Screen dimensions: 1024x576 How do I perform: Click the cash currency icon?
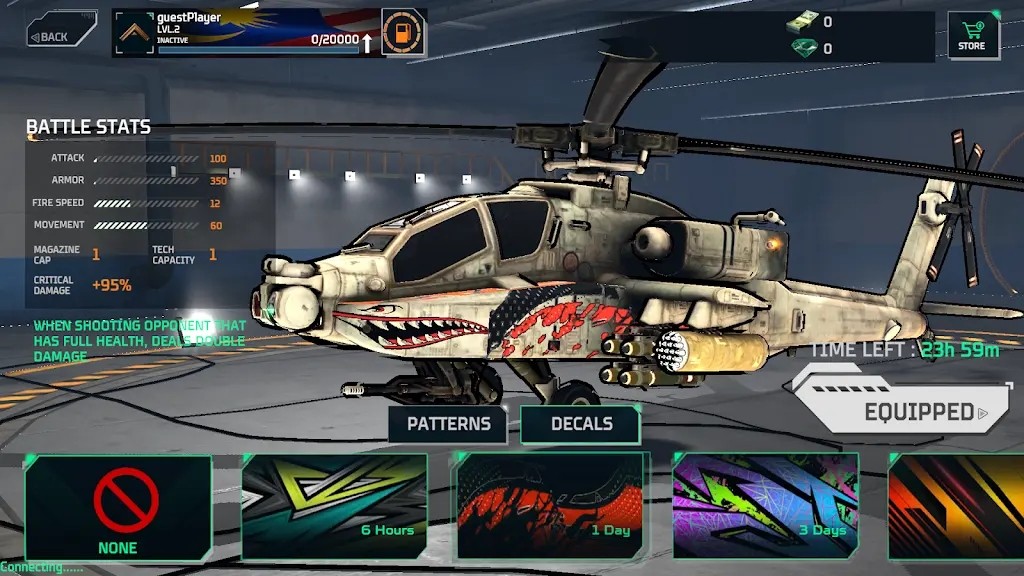[x=801, y=22]
